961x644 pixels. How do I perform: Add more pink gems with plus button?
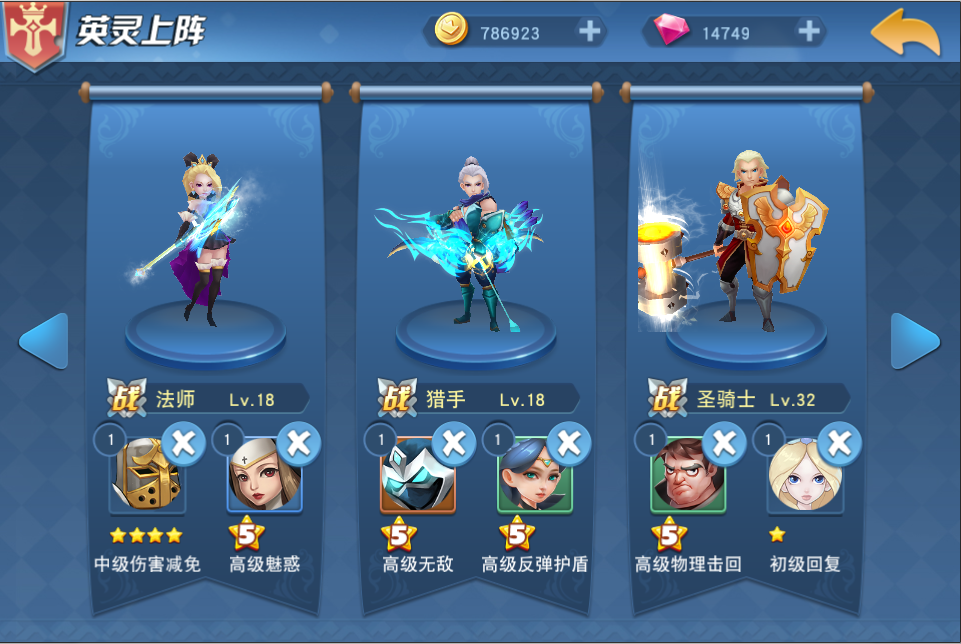pyautogui.click(x=808, y=32)
